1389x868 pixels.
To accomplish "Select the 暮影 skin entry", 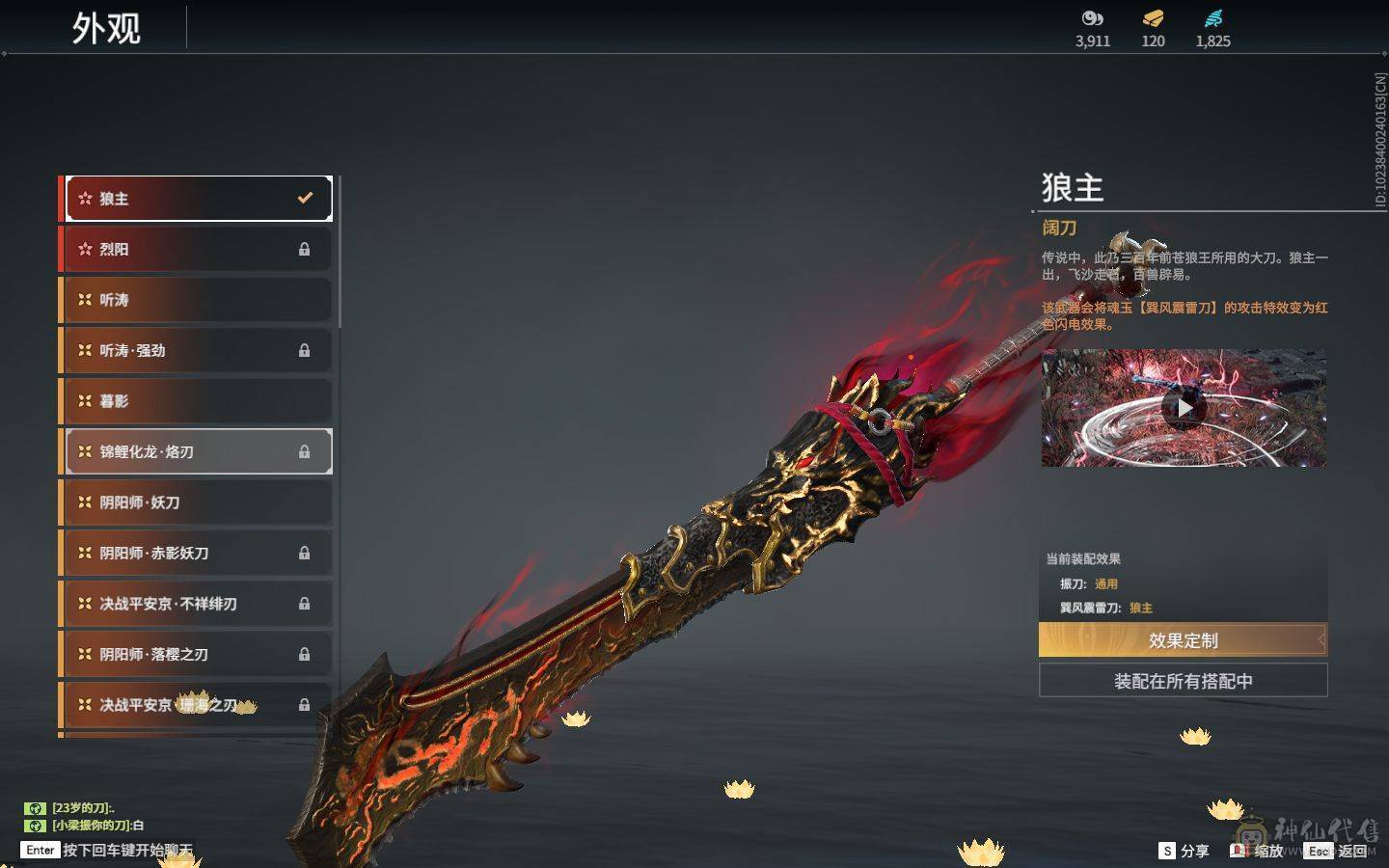I will [198, 401].
